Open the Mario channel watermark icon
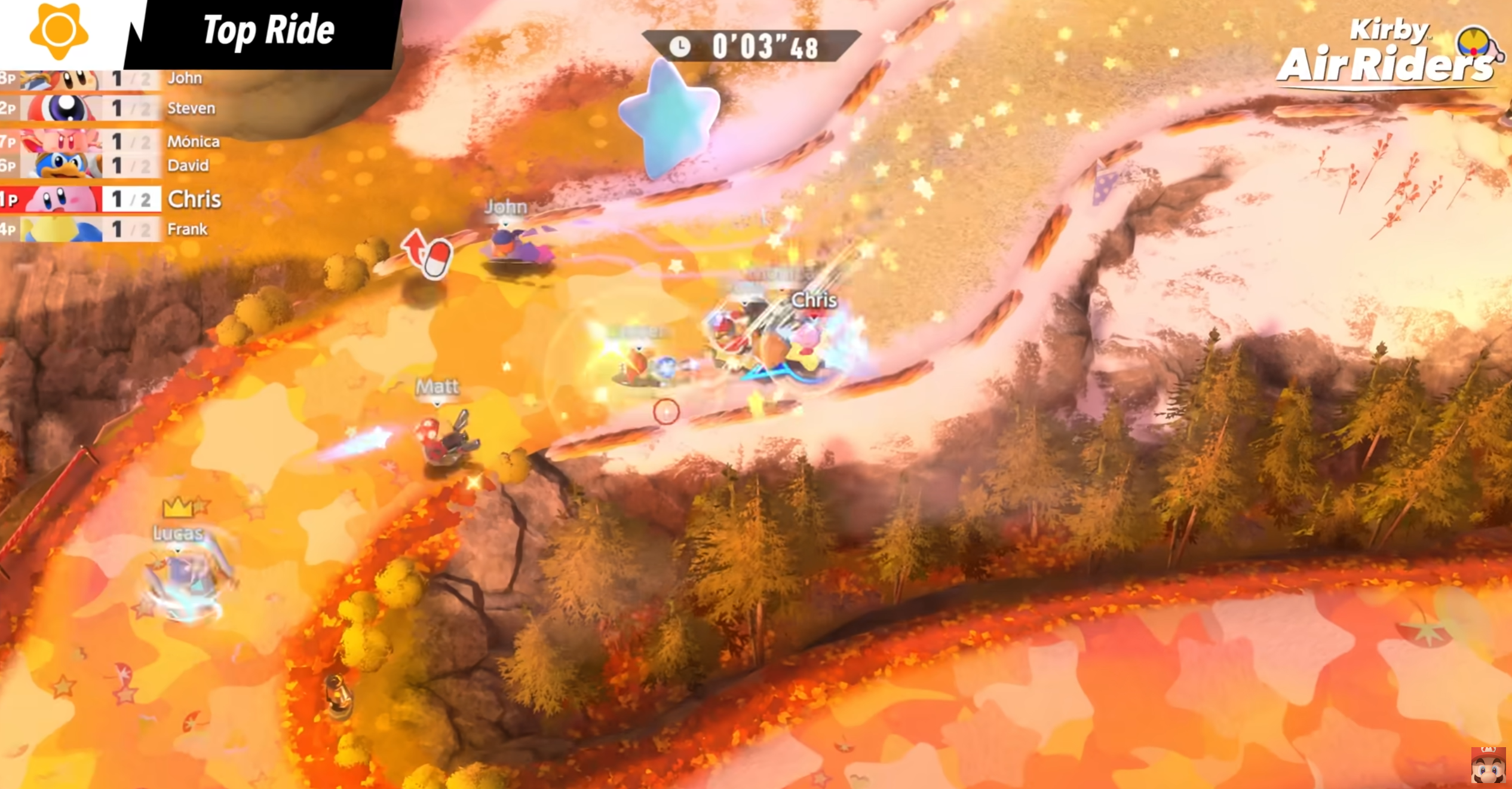Image resolution: width=1512 pixels, height=789 pixels. (x=1488, y=766)
